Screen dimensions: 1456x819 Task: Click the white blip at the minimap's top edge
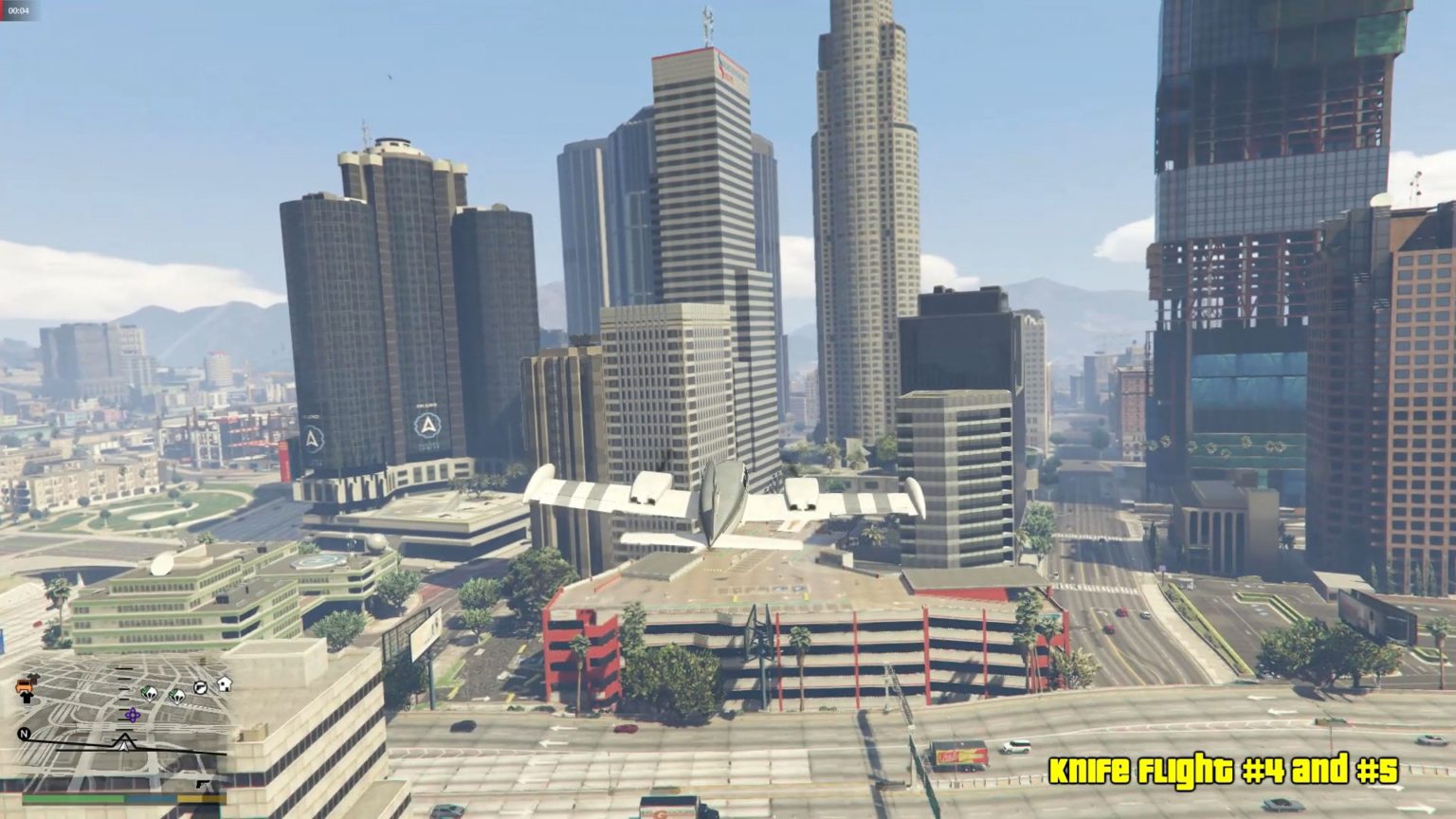(x=224, y=684)
